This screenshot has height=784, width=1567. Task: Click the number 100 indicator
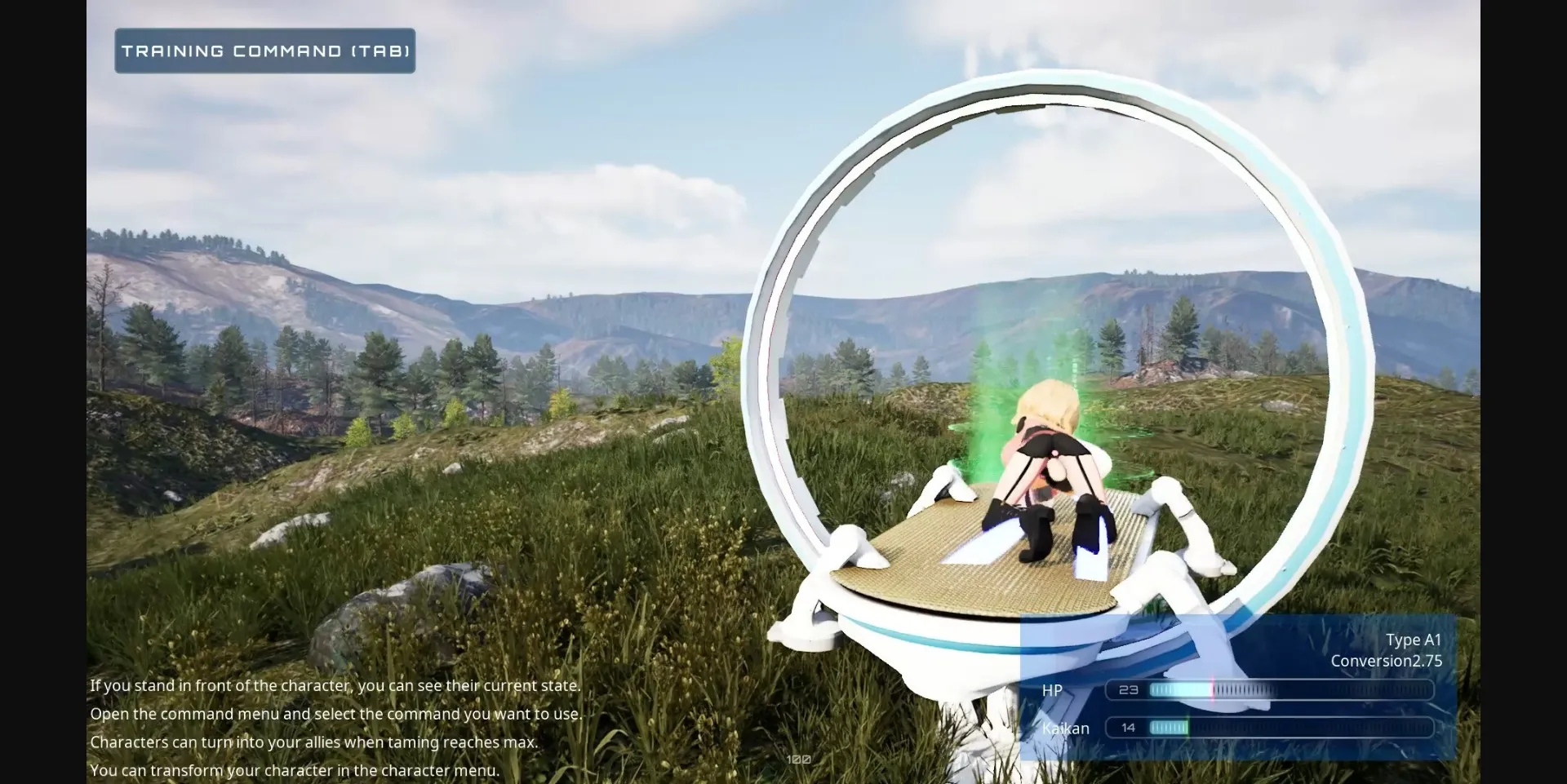click(x=798, y=759)
